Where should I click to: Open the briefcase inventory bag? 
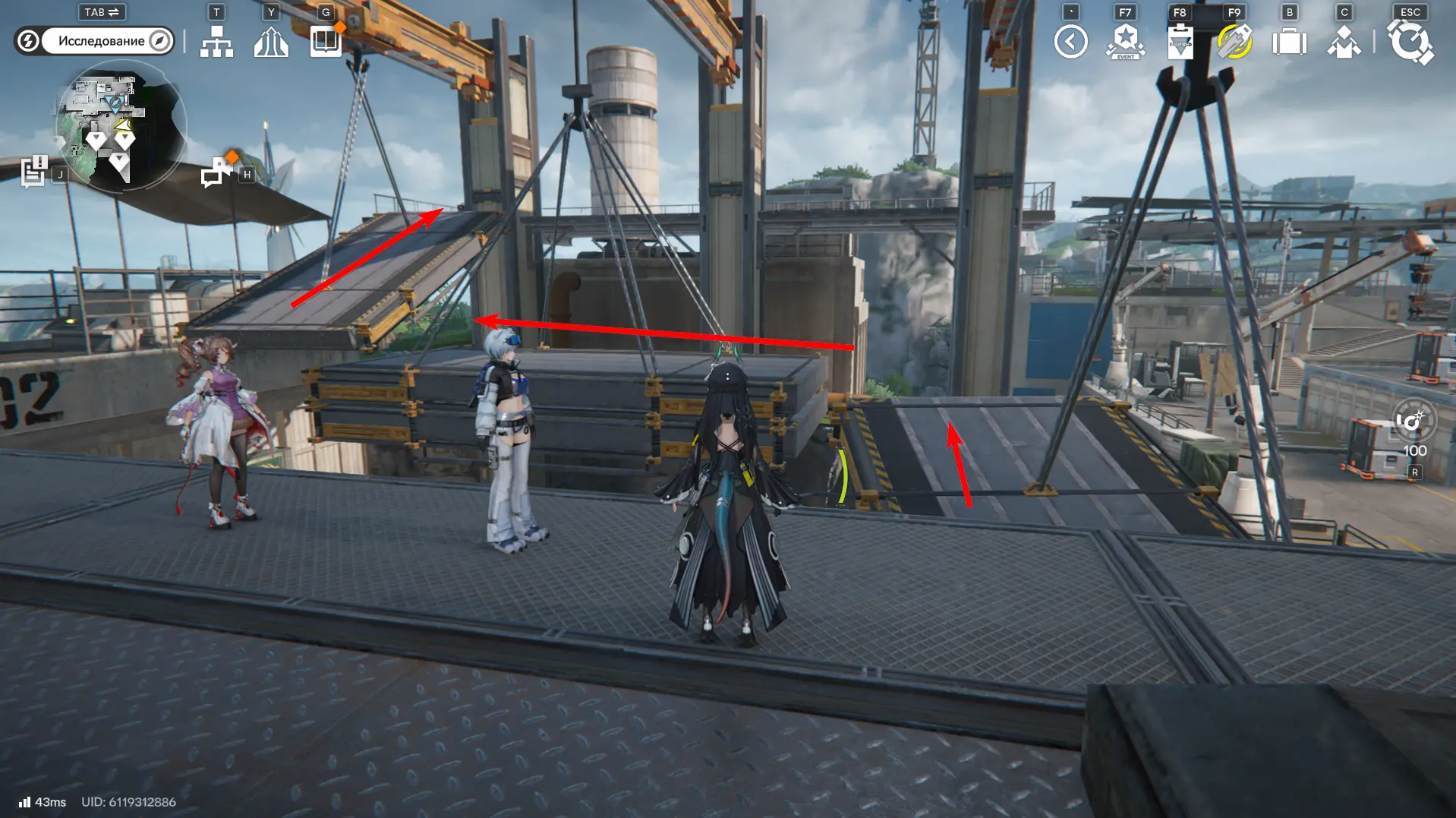[x=1289, y=42]
